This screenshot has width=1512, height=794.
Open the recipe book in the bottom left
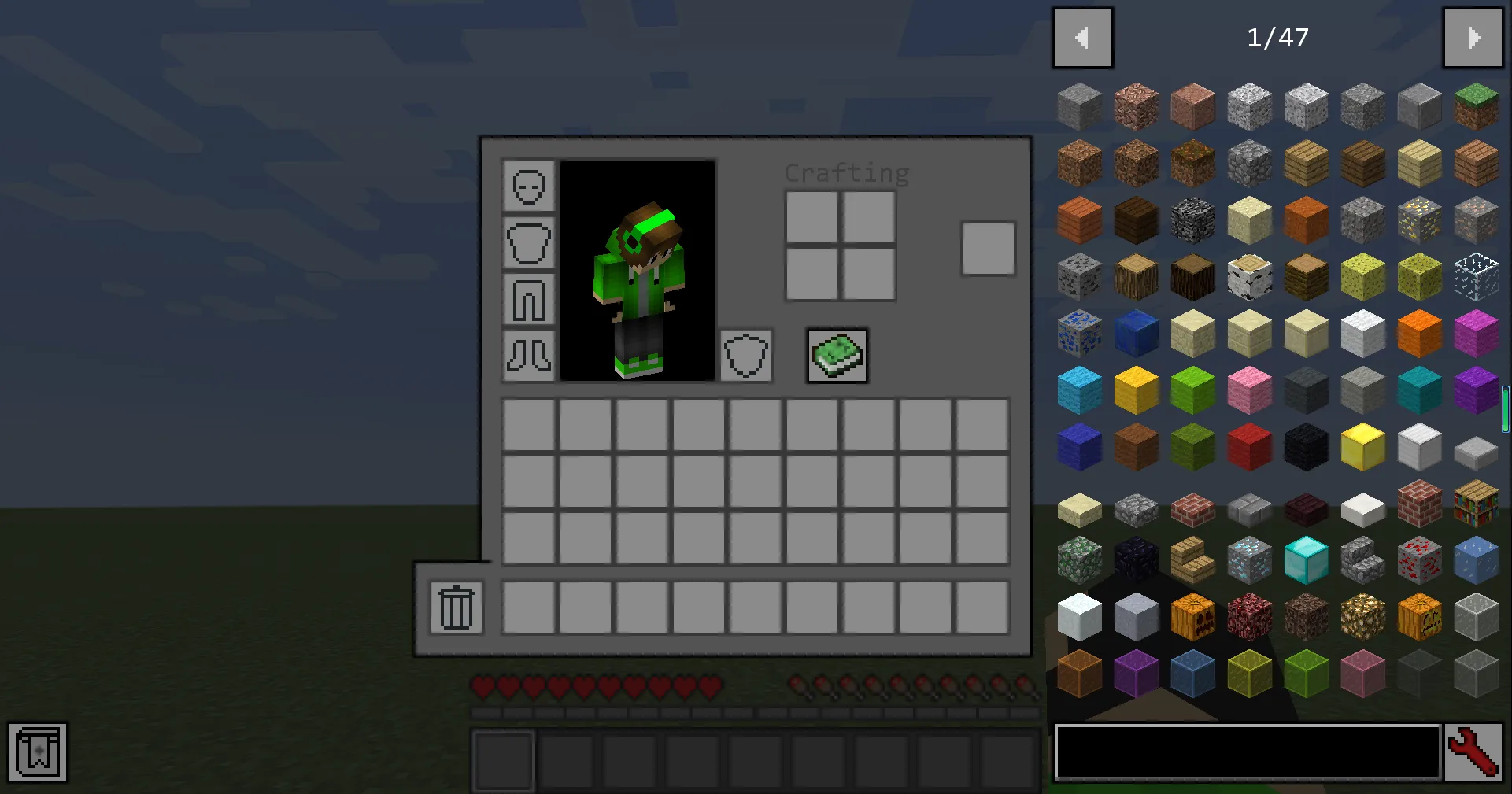click(38, 752)
